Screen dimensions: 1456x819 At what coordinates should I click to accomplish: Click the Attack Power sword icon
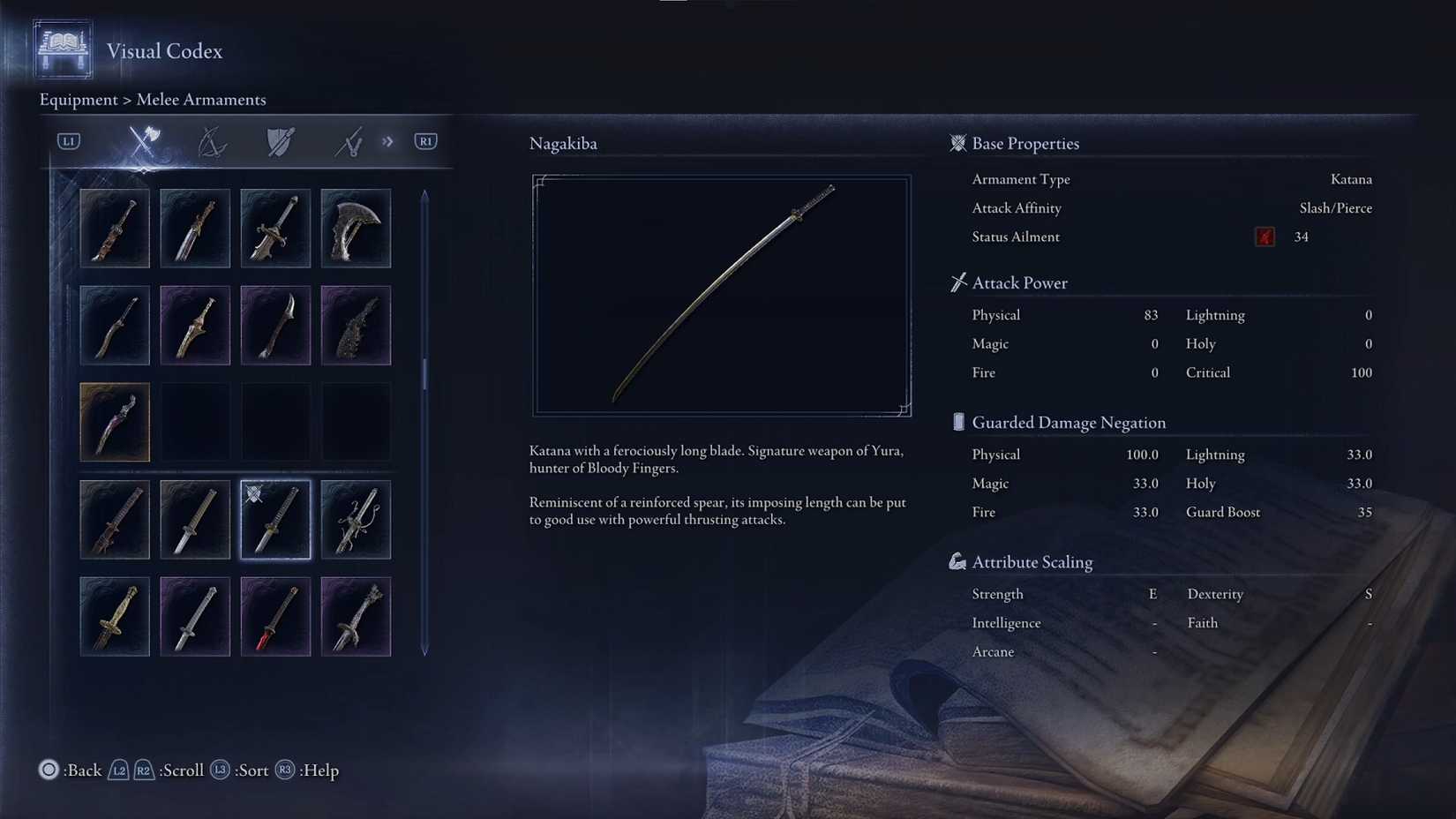pyautogui.click(x=957, y=282)
